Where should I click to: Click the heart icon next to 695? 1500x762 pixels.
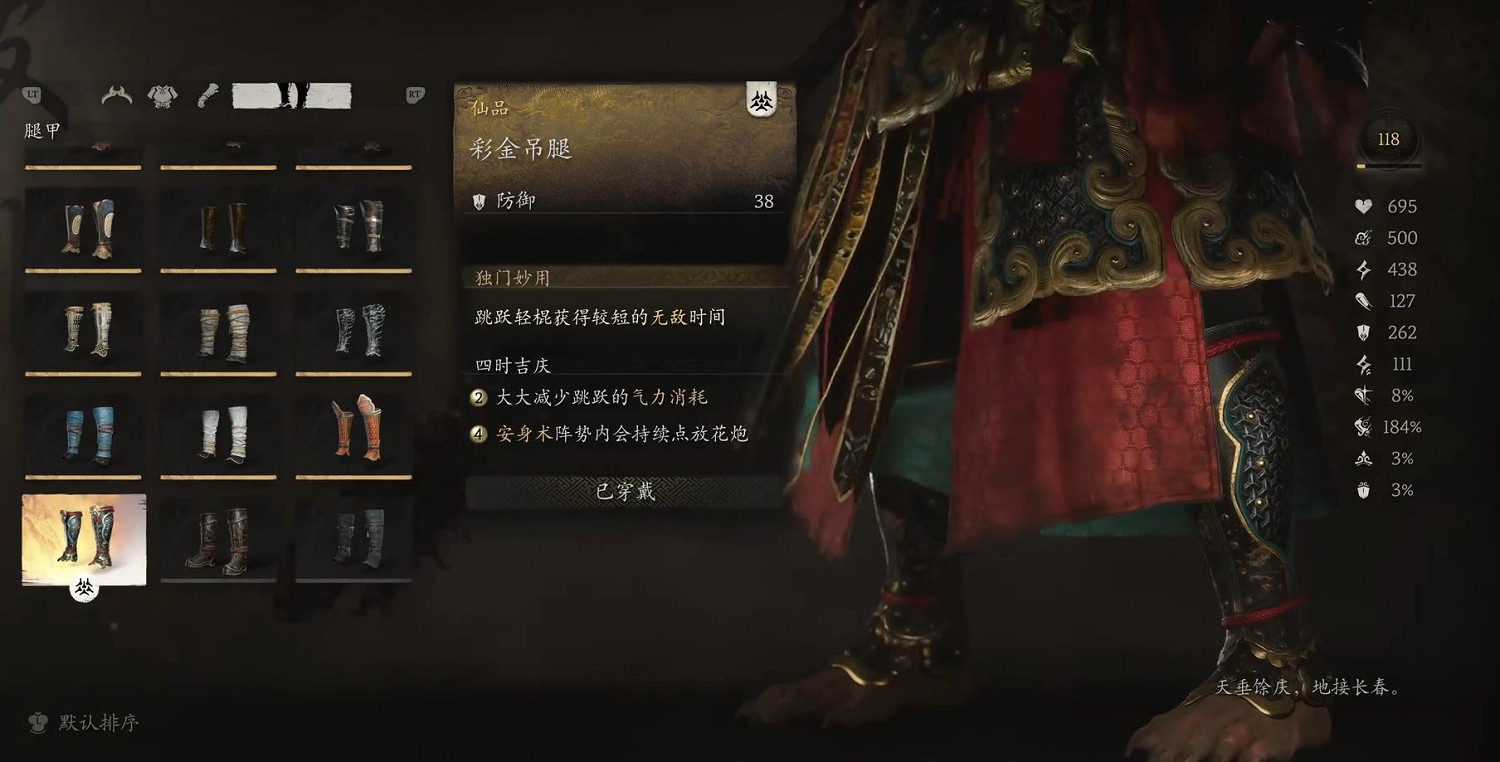click(x=1363, y=206)
